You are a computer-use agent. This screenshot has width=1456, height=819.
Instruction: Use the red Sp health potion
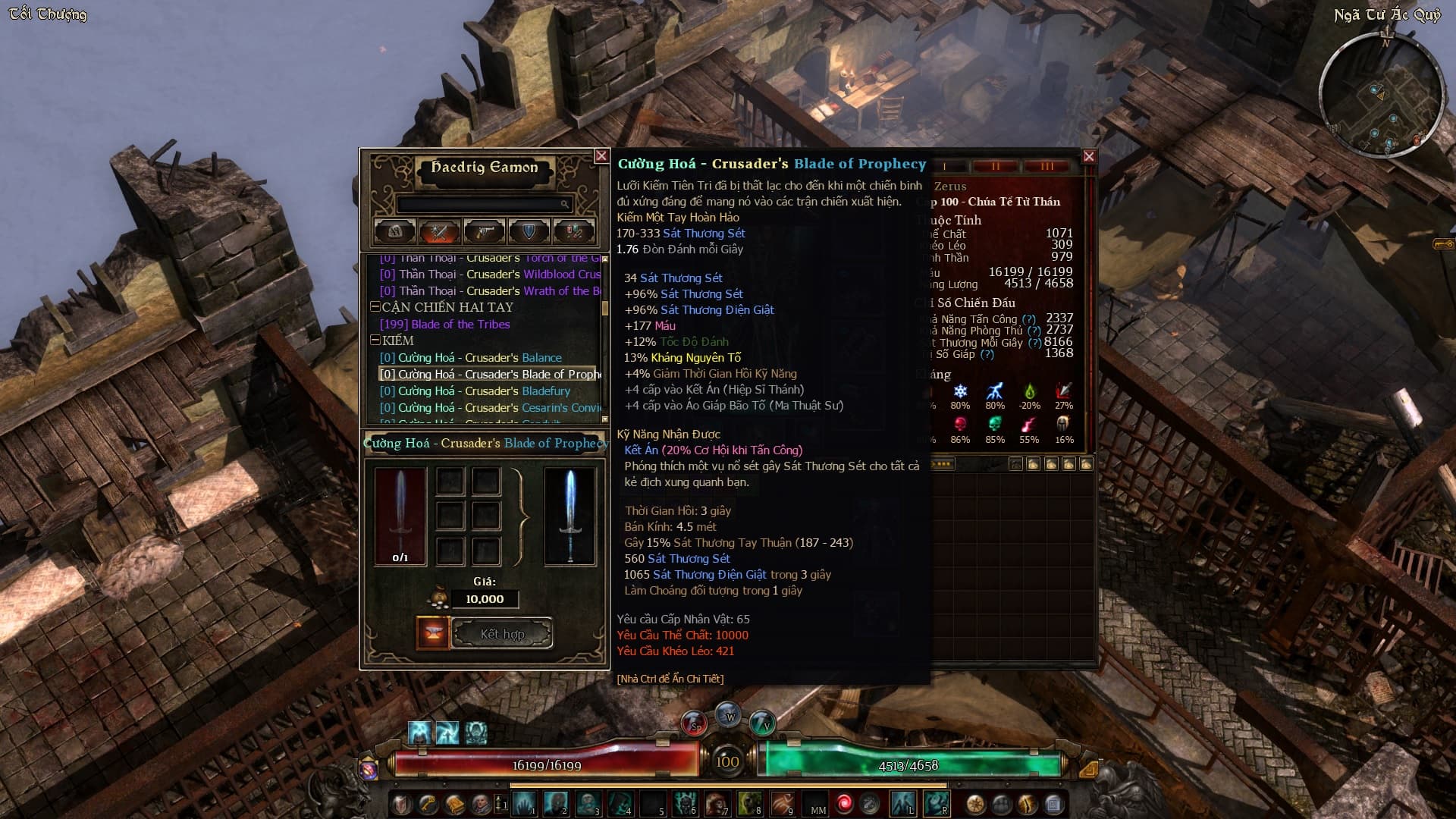tap(693, 723)
